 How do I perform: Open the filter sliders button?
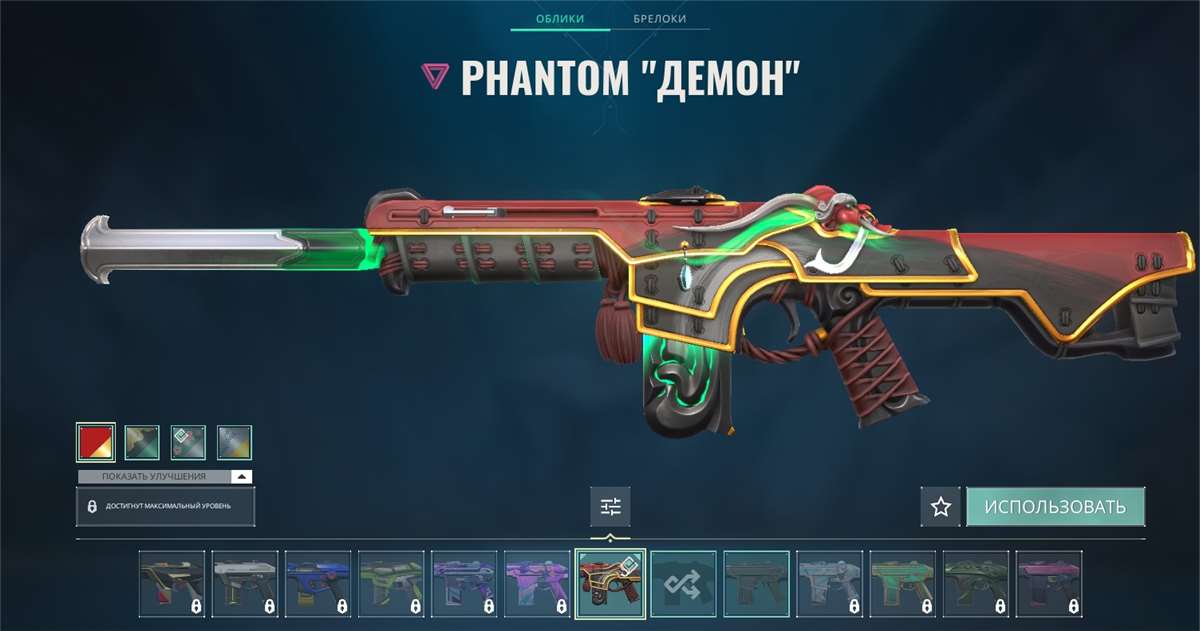coord(610,507)
